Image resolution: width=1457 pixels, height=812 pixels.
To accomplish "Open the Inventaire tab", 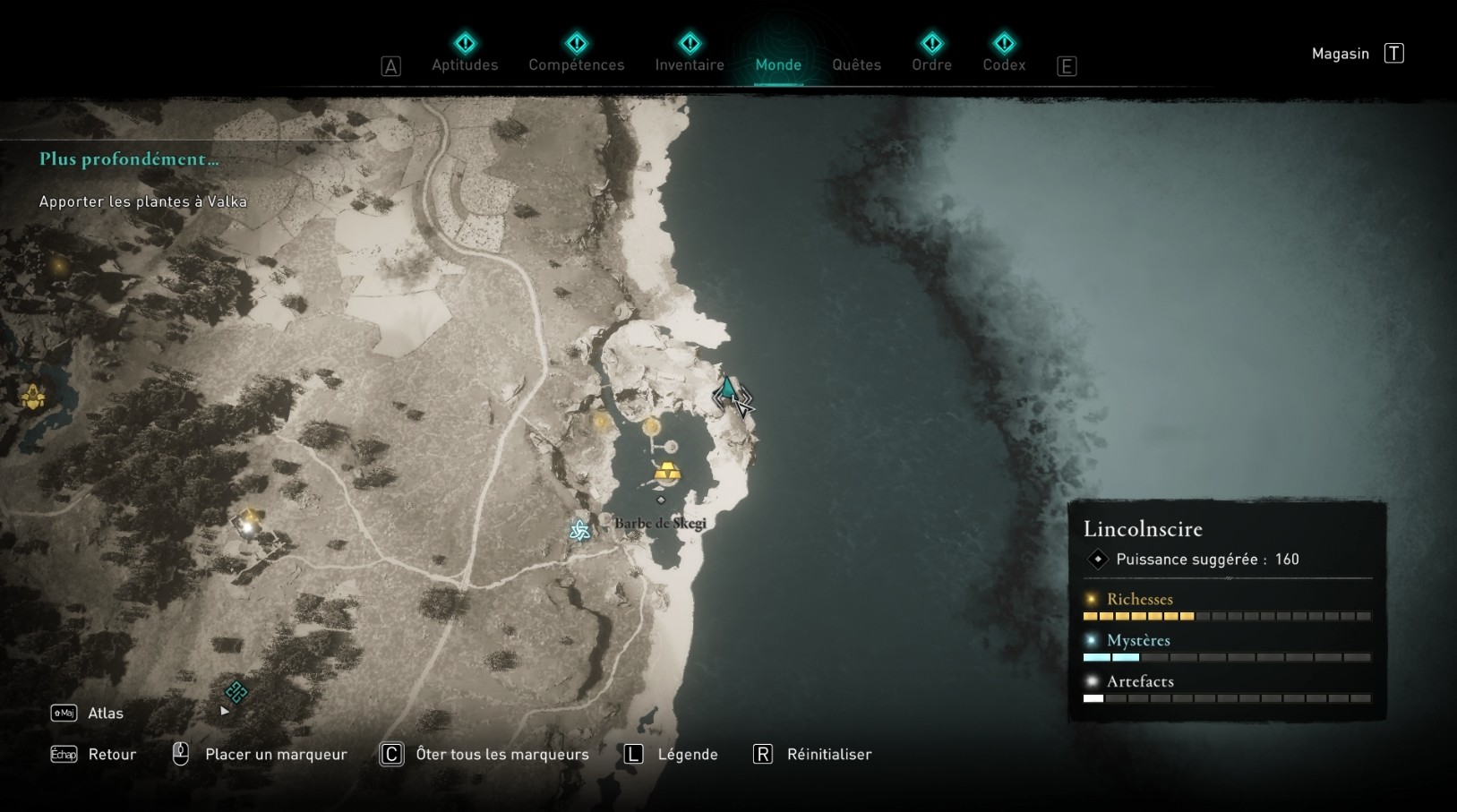I will pyautogui.click(x=689, y=64).
